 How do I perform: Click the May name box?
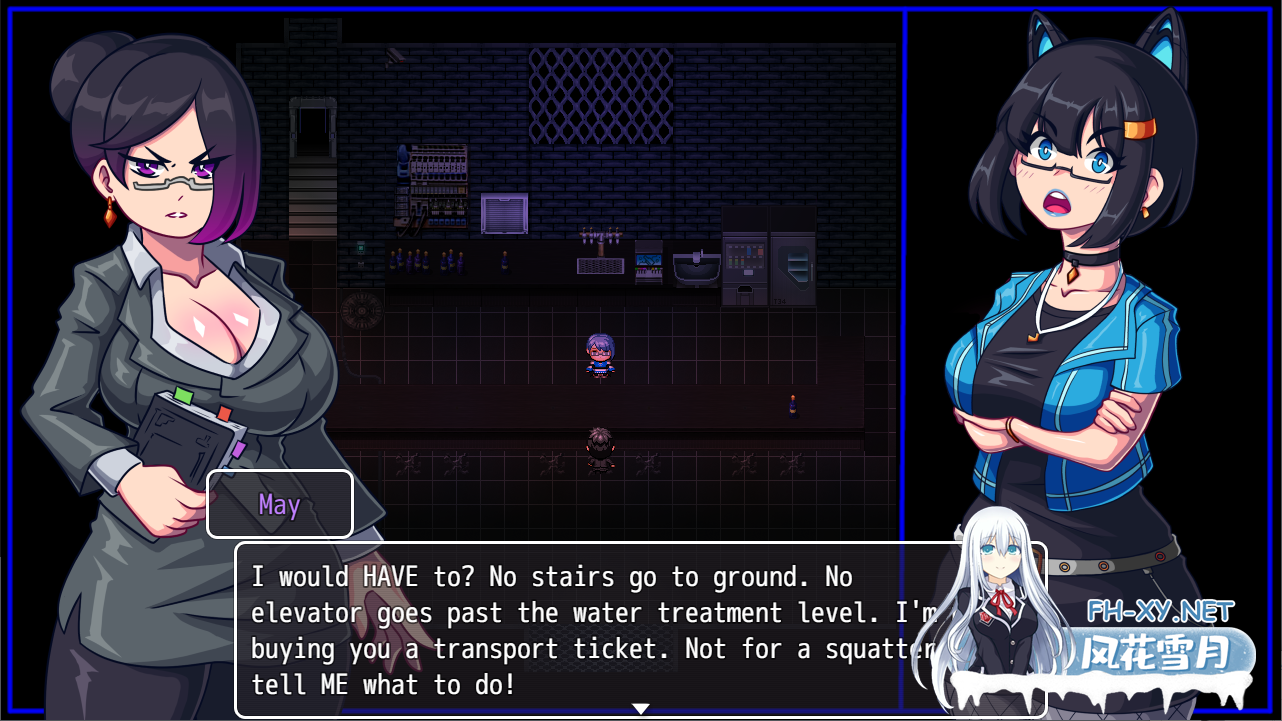tap(279, 505)
